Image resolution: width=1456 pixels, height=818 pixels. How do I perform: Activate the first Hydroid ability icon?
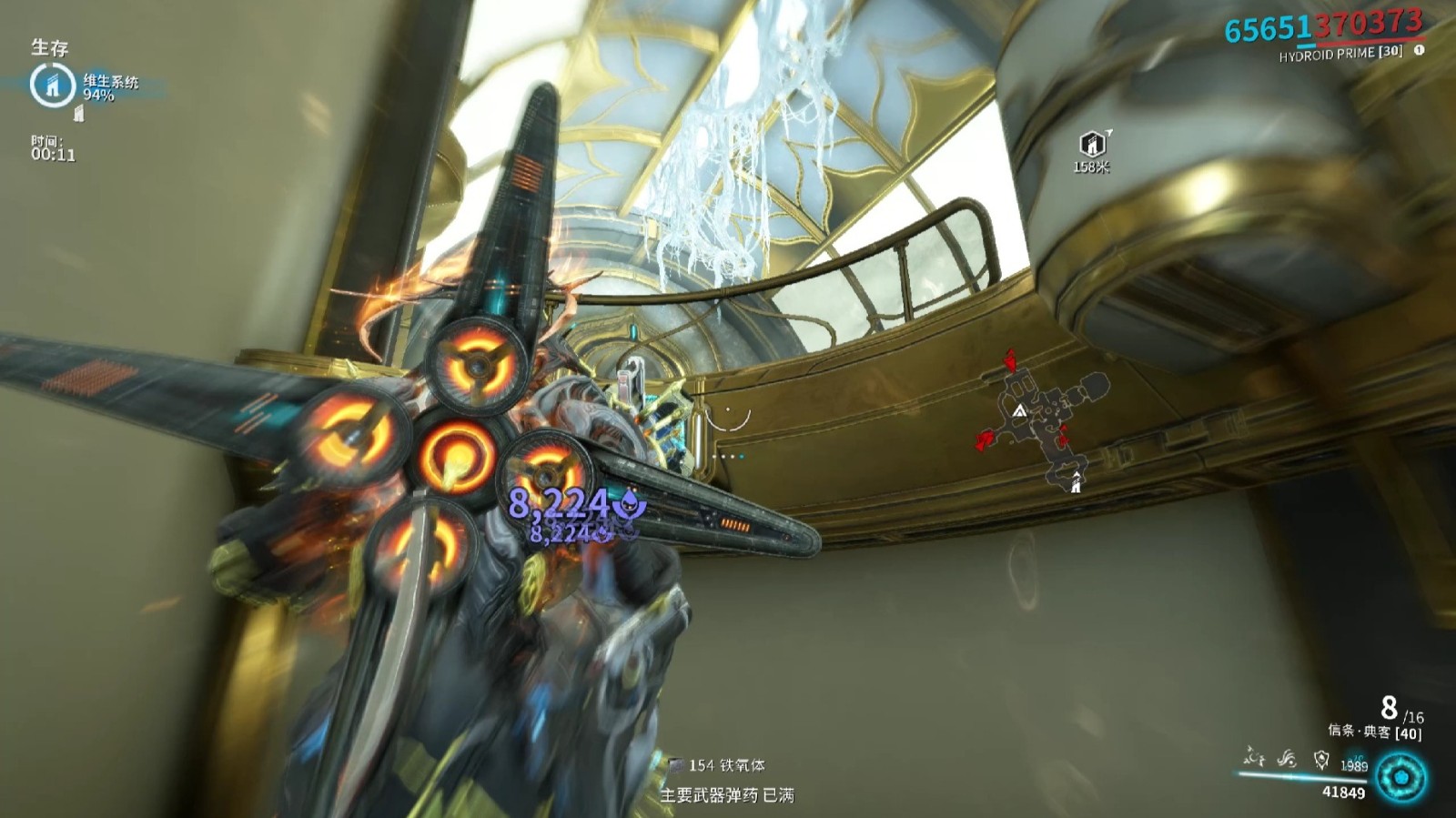tap(1255, 757)
